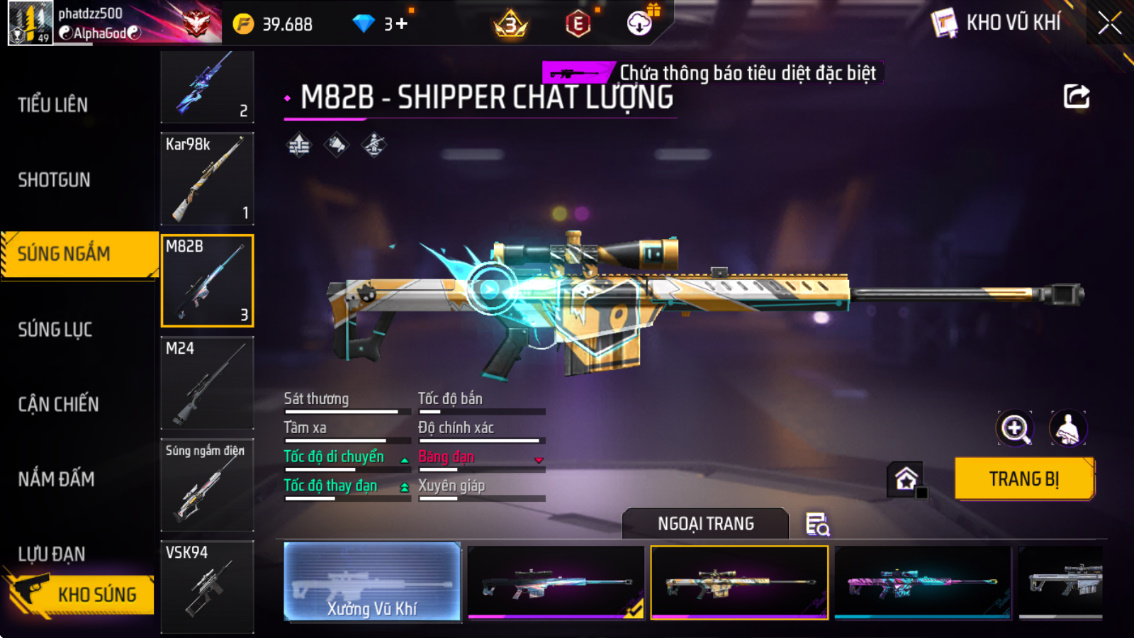This screenshot has height=638, width=1134.
Task: Choose the M24 sniper slot
Action: (x=207, y=383)
